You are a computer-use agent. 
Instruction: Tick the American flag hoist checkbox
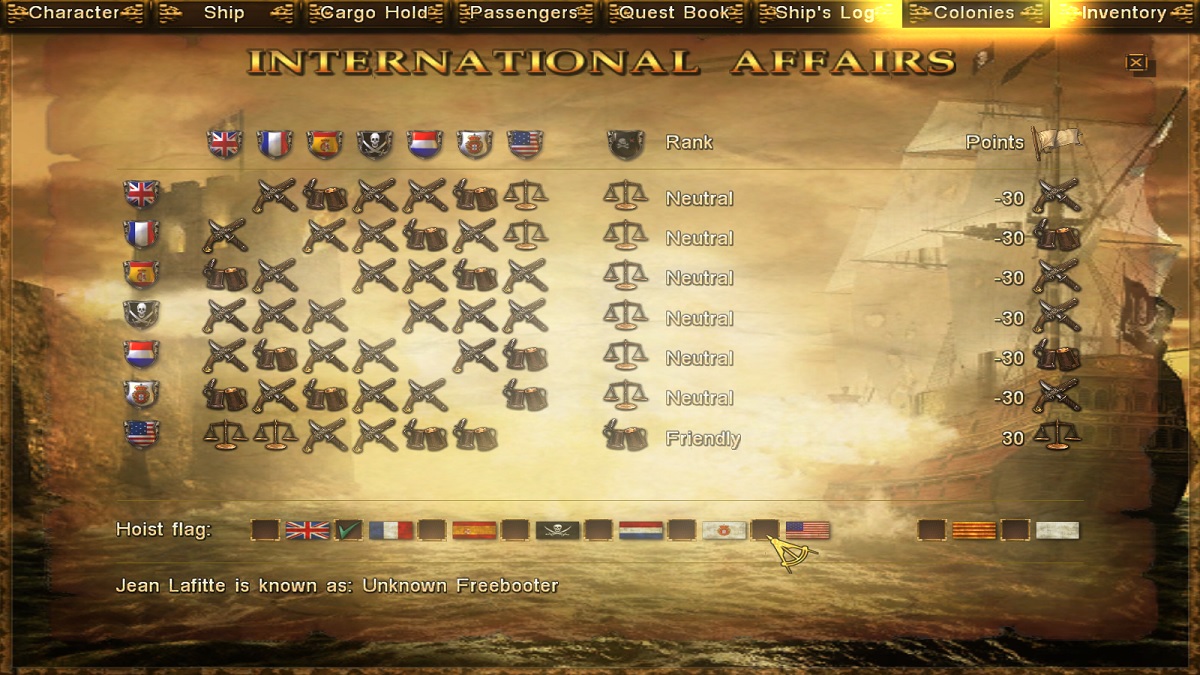[x=765, y=530]
